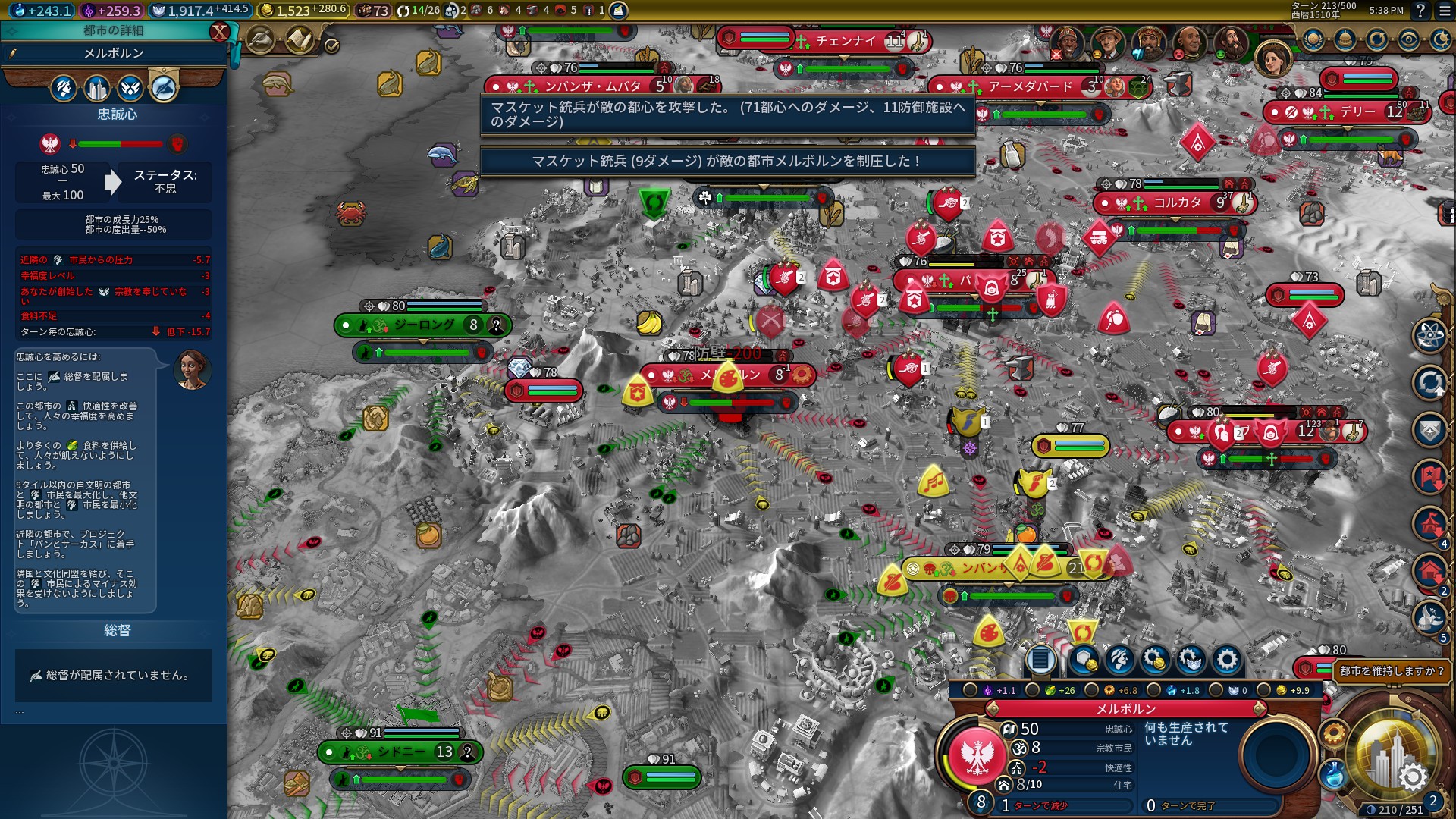Screen dimensions: 1456x819
Task: Open the hamburger game menu
Action: pyautogui.click(x=1444, y=11)
